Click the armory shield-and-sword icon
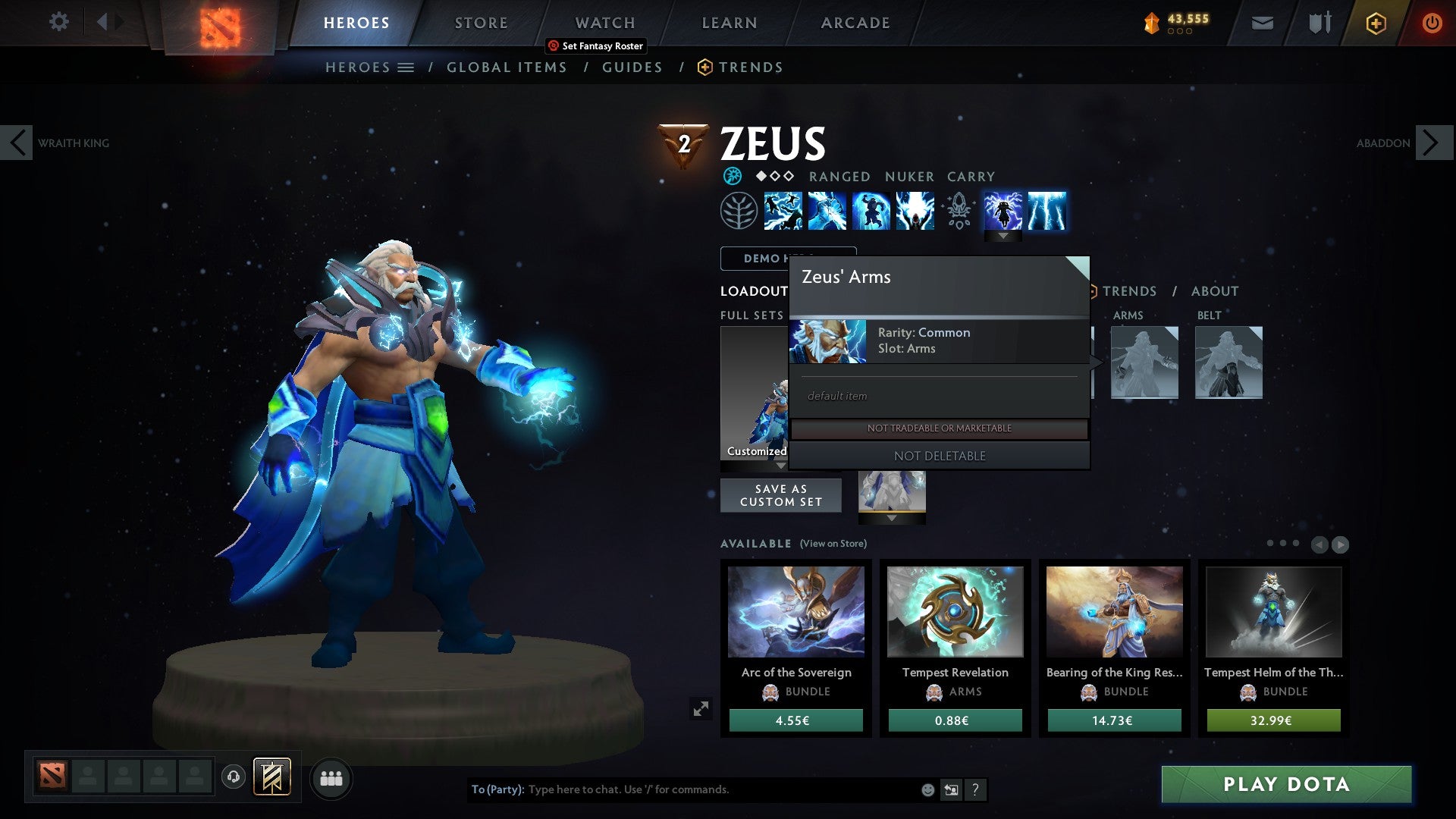The width and height of the screenshot is (1456, 819). click(x=1319, y=23)
